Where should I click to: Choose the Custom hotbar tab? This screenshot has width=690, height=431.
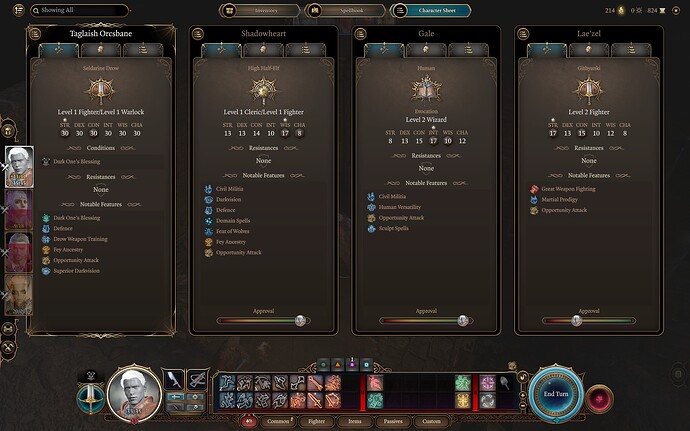point(431,422)
